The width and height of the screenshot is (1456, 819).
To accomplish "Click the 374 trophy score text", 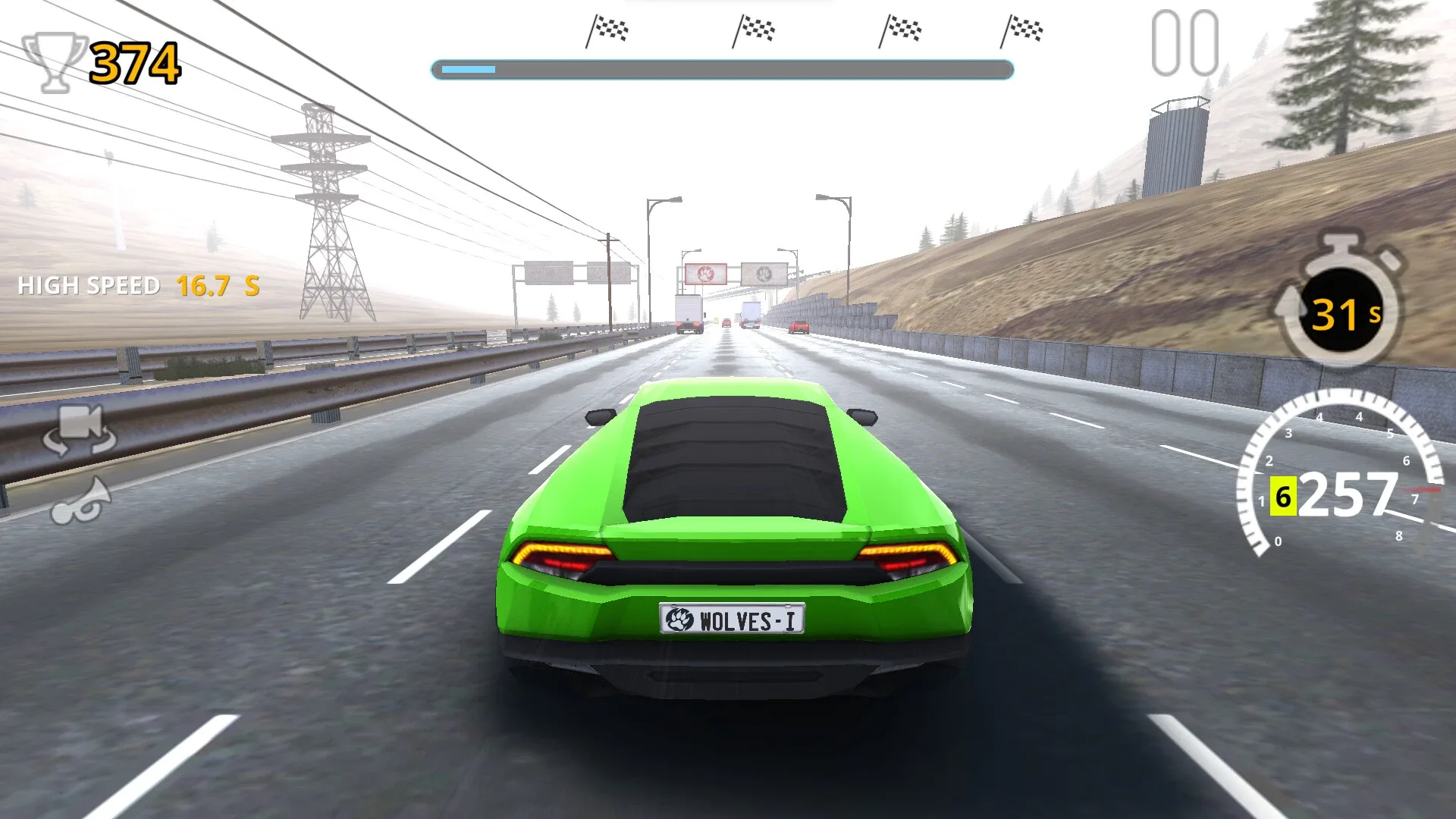I will click(x=133, y=61).
